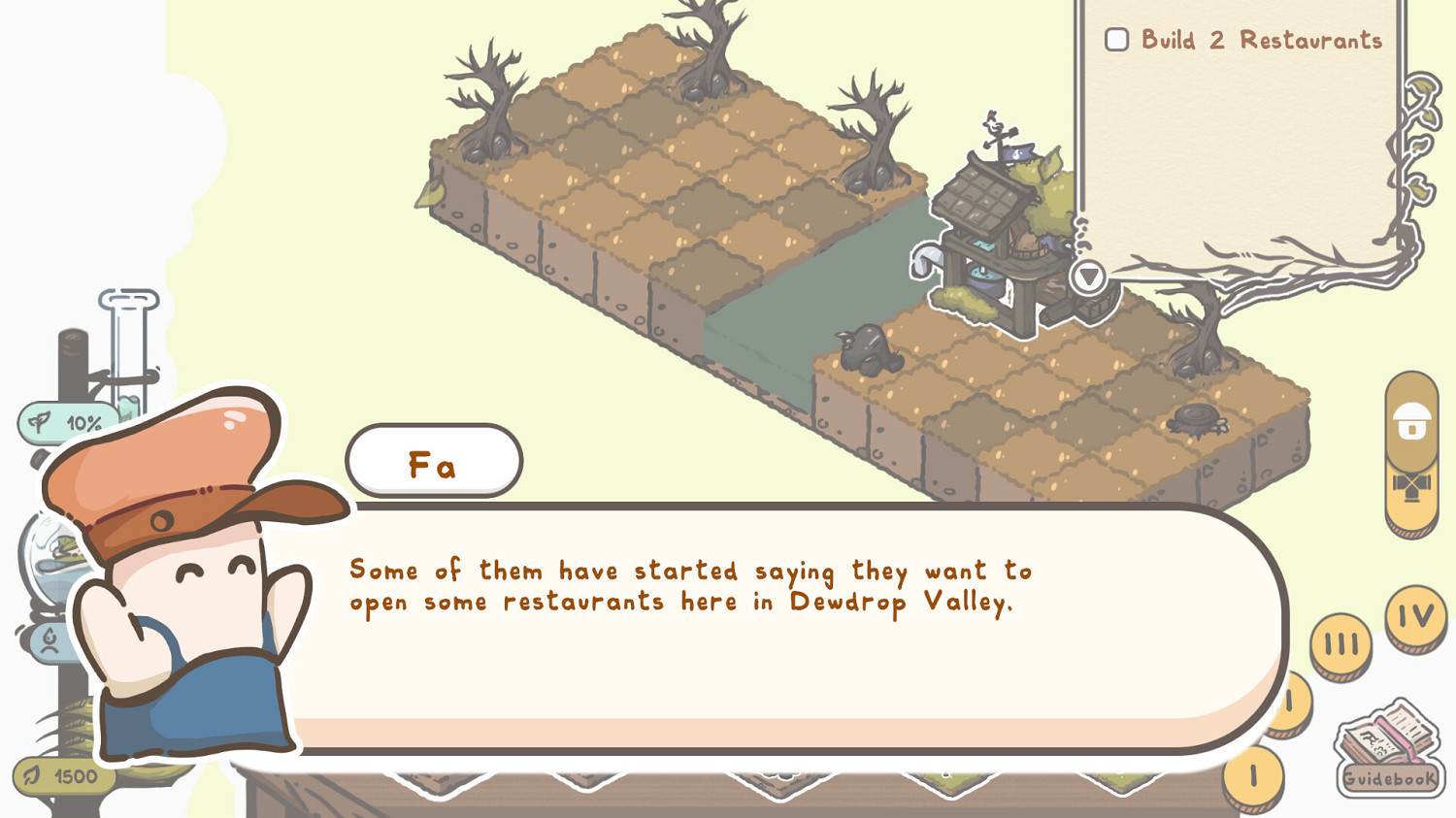Check the Build 2 Restaurants quest checkbox
Viewport: 1456px width, 818px height.
click(1116, 39)
